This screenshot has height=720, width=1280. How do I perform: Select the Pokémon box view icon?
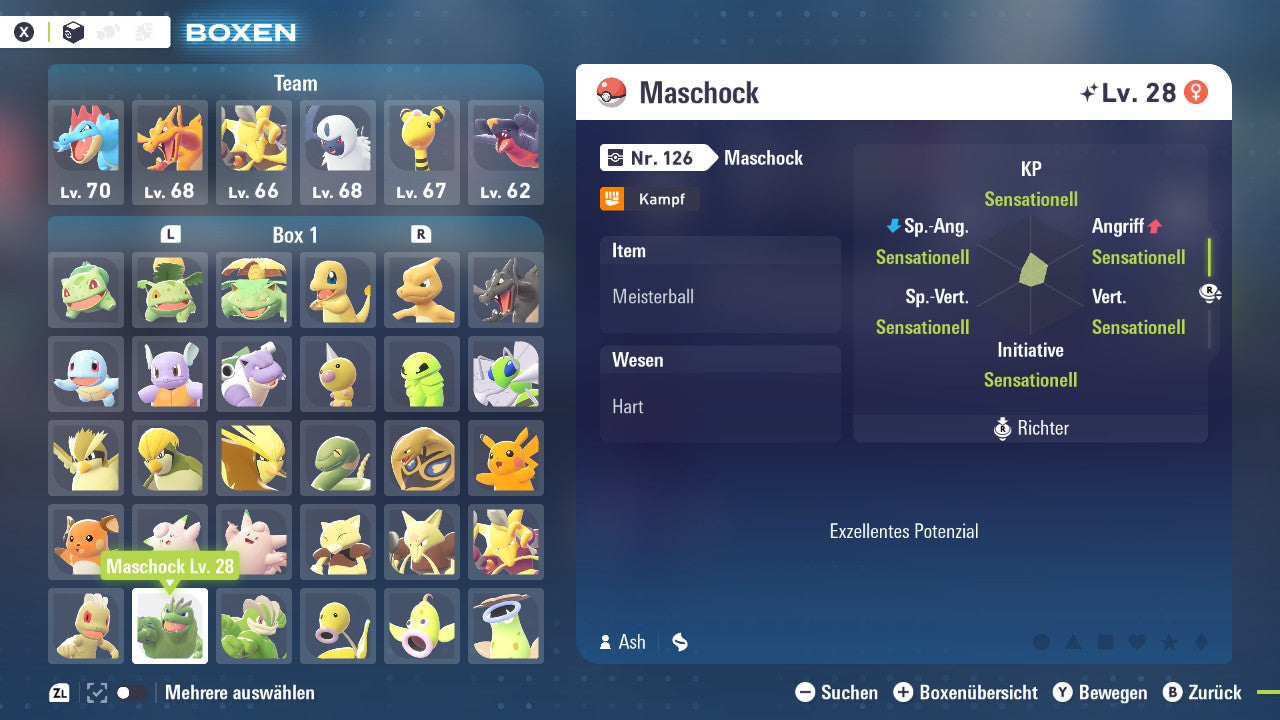73,31
